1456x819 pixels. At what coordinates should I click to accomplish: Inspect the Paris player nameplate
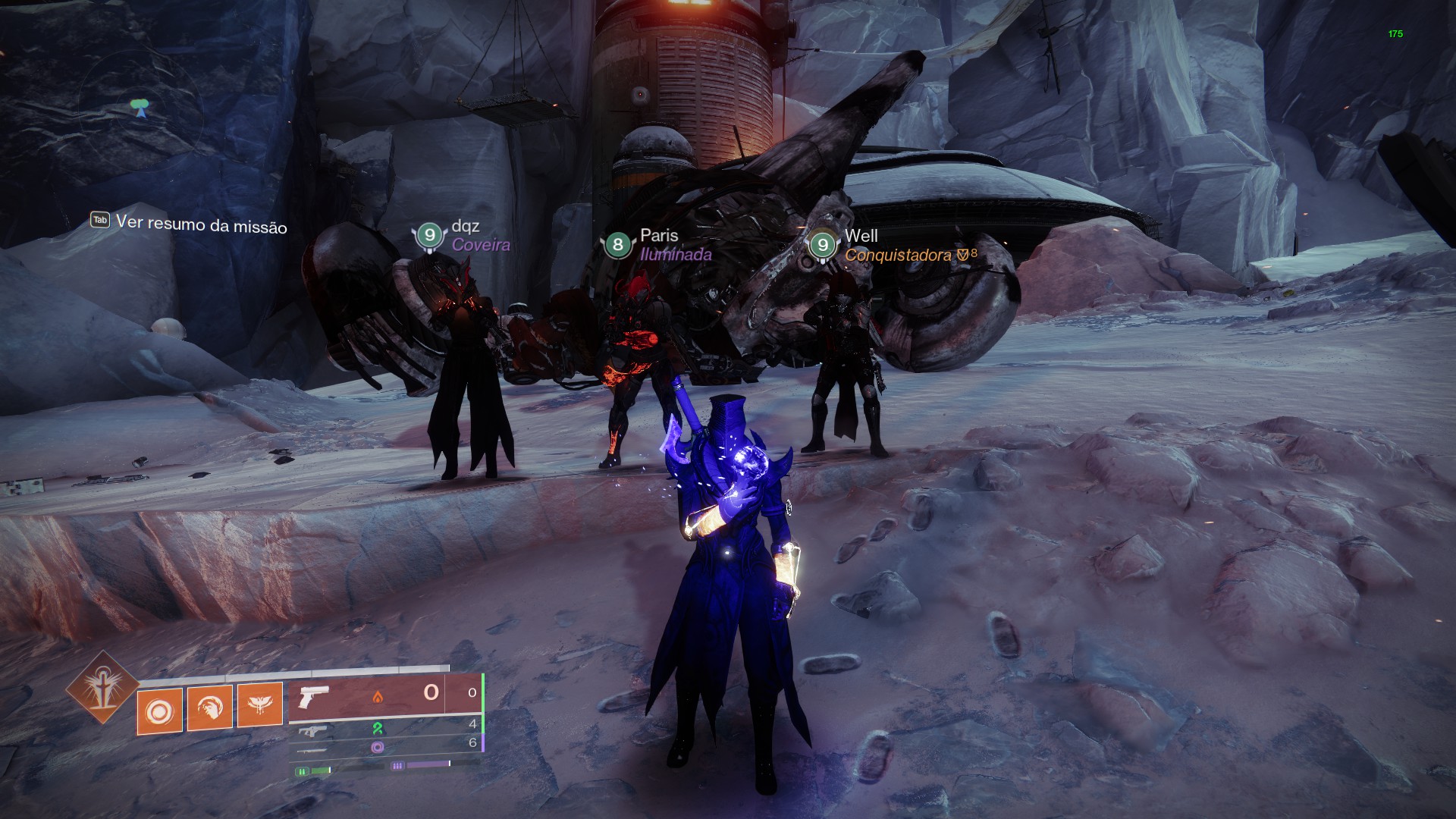[657, 244]
